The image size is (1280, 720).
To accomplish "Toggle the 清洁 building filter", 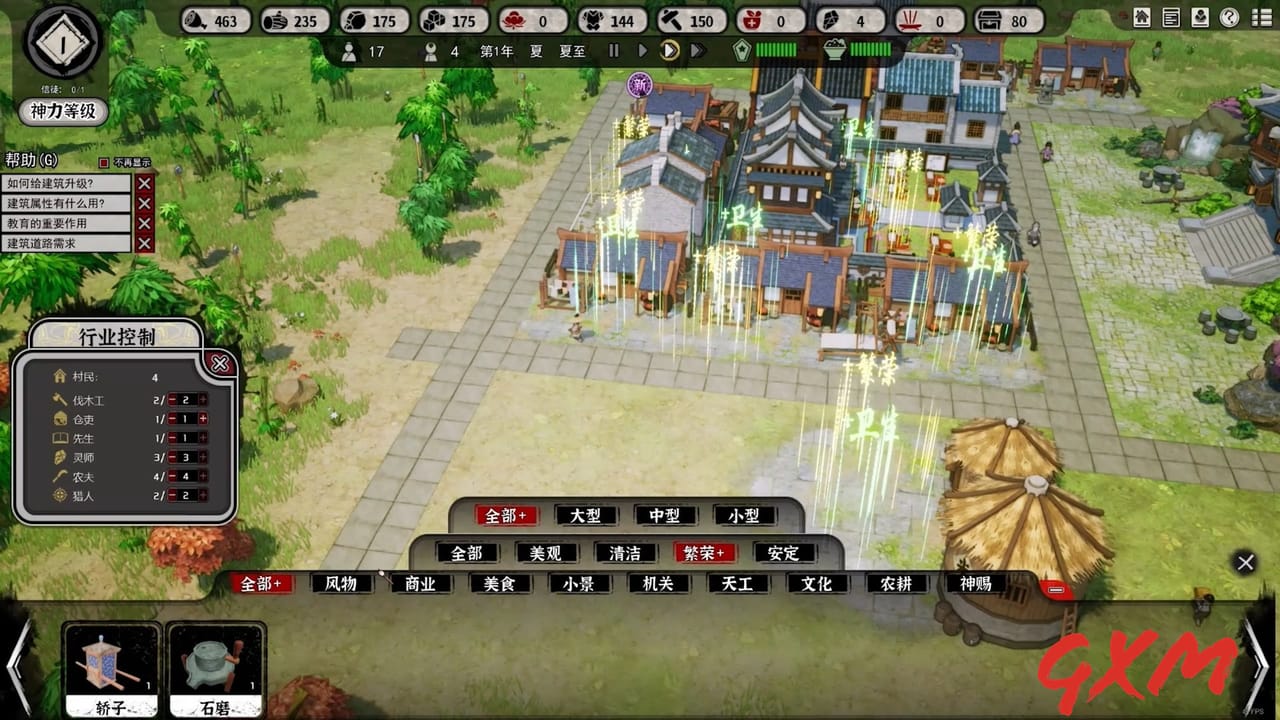I will pos(625,552).
